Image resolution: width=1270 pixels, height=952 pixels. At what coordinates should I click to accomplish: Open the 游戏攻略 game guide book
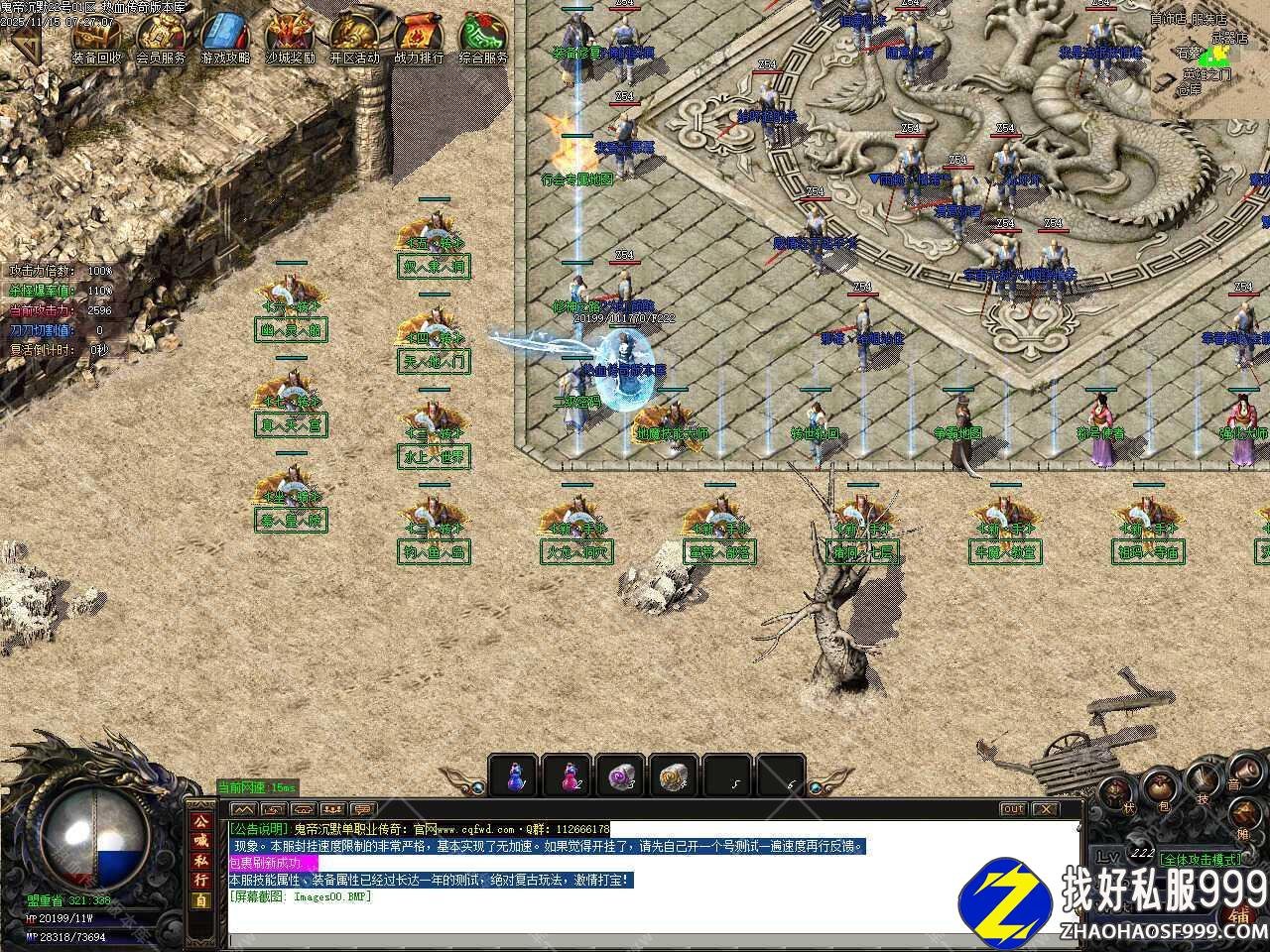click(225, 40)
